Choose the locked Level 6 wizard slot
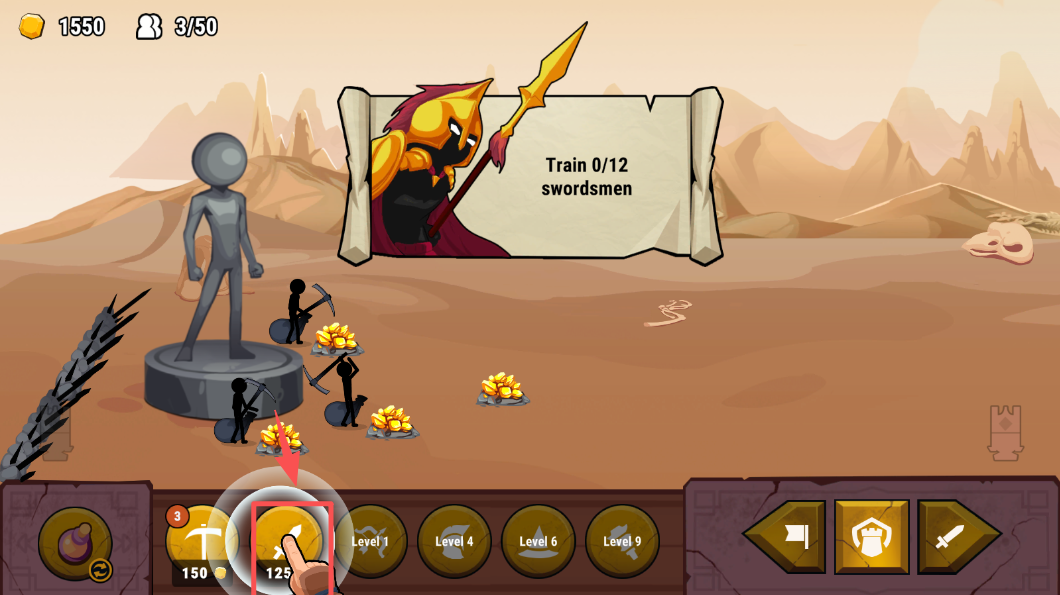 (x=538, y=541)
